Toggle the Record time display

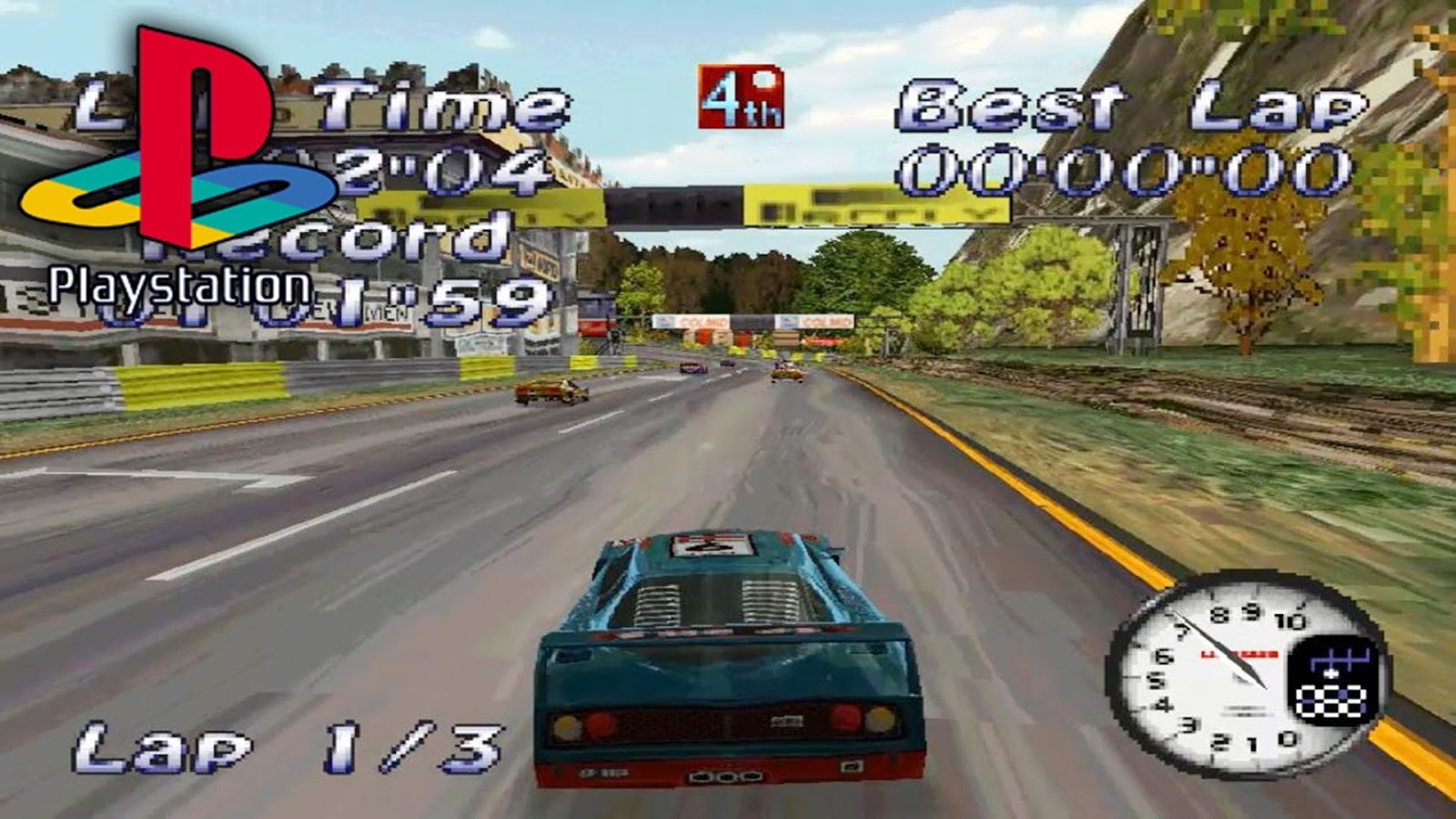coord(400,246)
